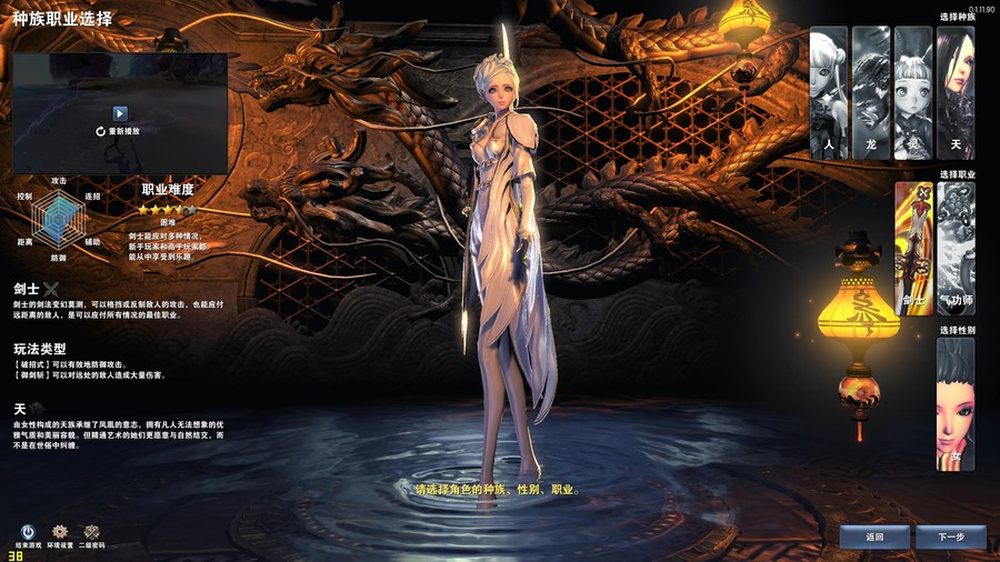Select the 人 (Jin) race portrait
Screen dimensions: 1000x562
tap(828, 92)
